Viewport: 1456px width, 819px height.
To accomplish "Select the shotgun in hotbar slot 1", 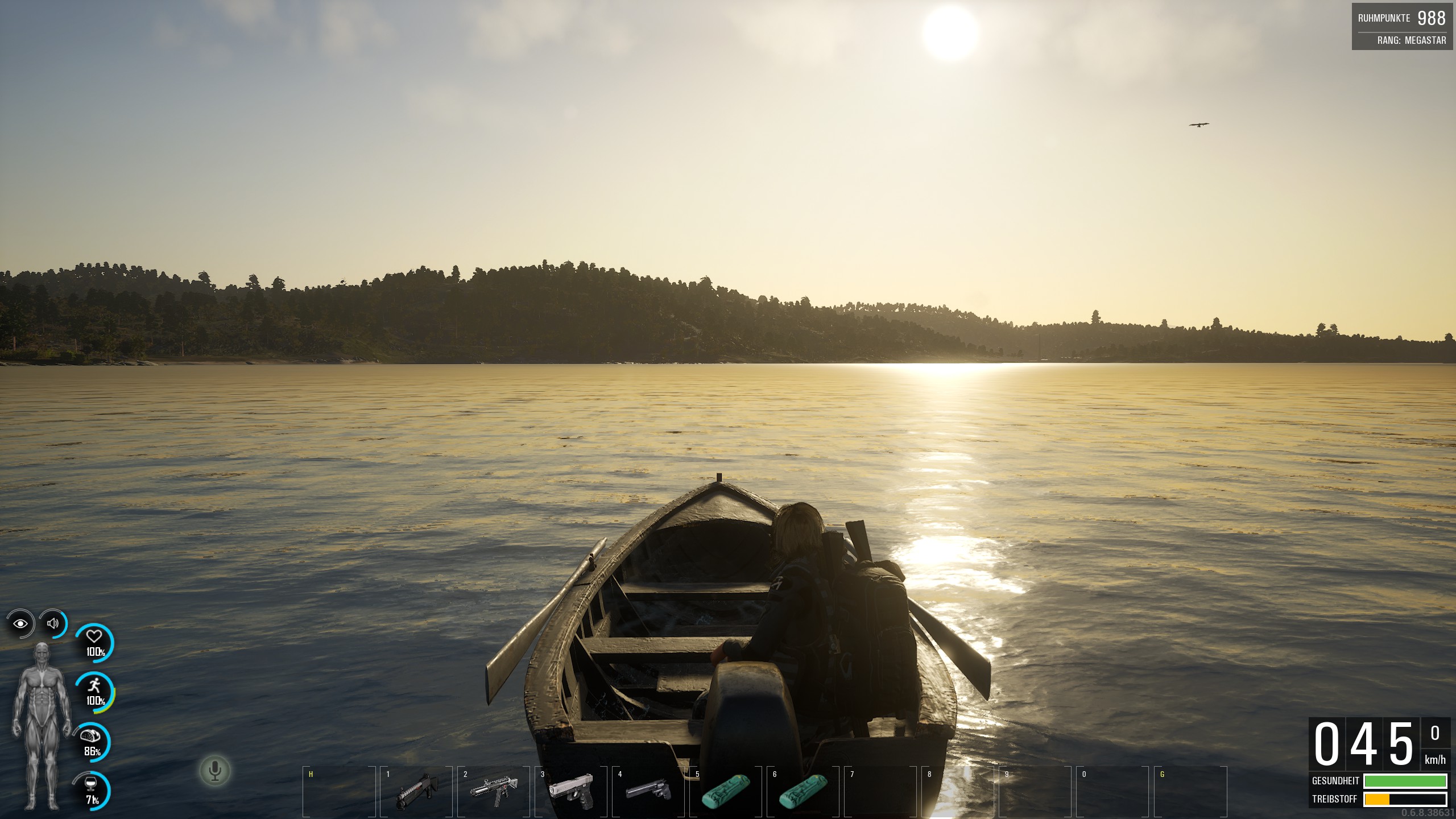I will [x=417, y=791].
